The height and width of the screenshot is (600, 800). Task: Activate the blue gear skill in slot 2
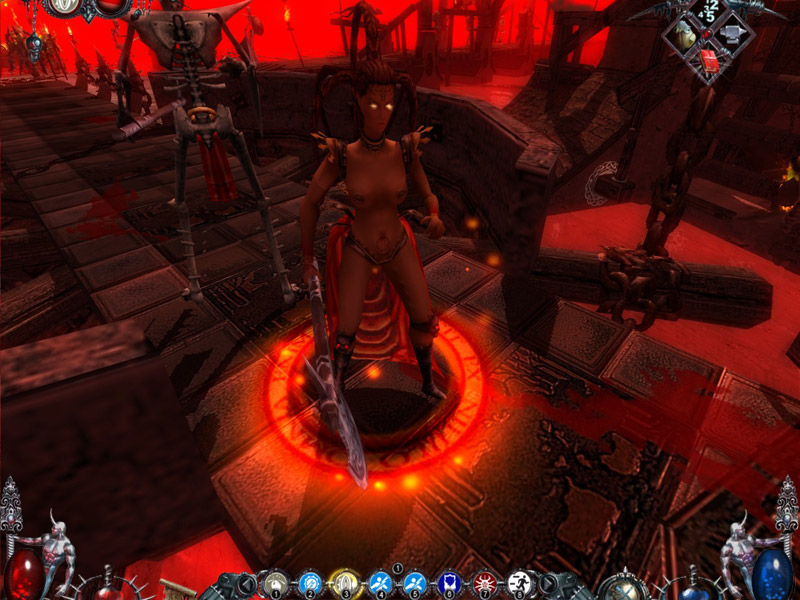click(310, 581)
